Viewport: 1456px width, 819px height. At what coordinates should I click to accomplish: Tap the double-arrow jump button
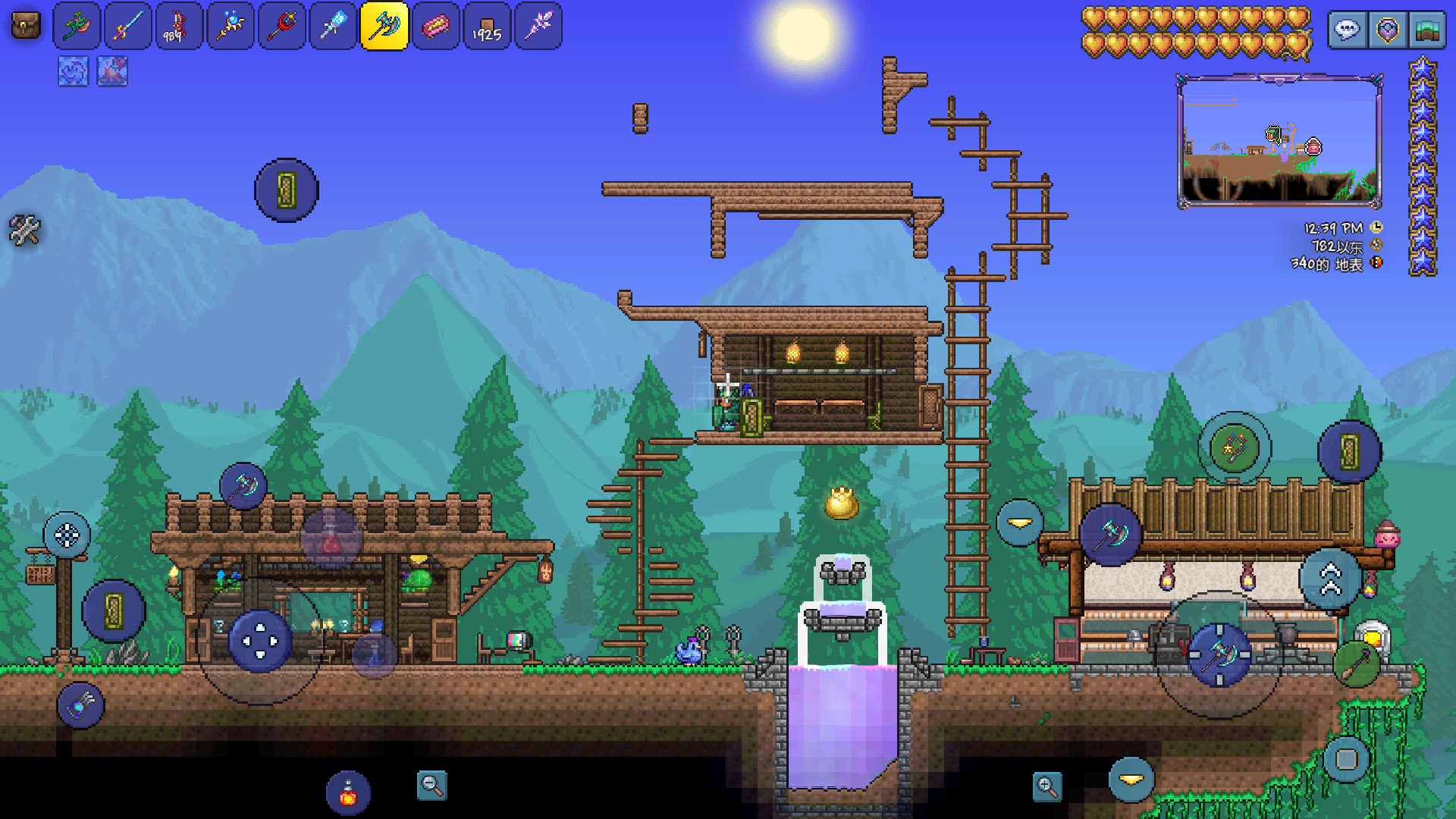point(1330,579)
